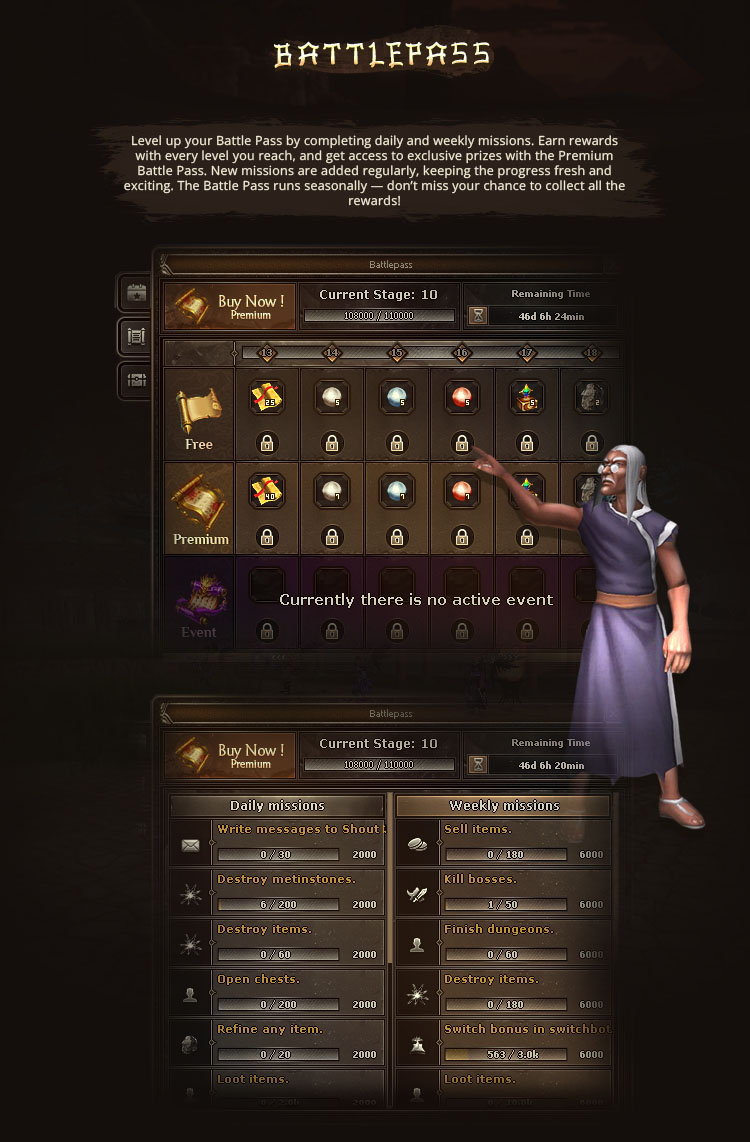Click the Free track scroll label
The image size is (750, 1142).
[x=198, y=415]
